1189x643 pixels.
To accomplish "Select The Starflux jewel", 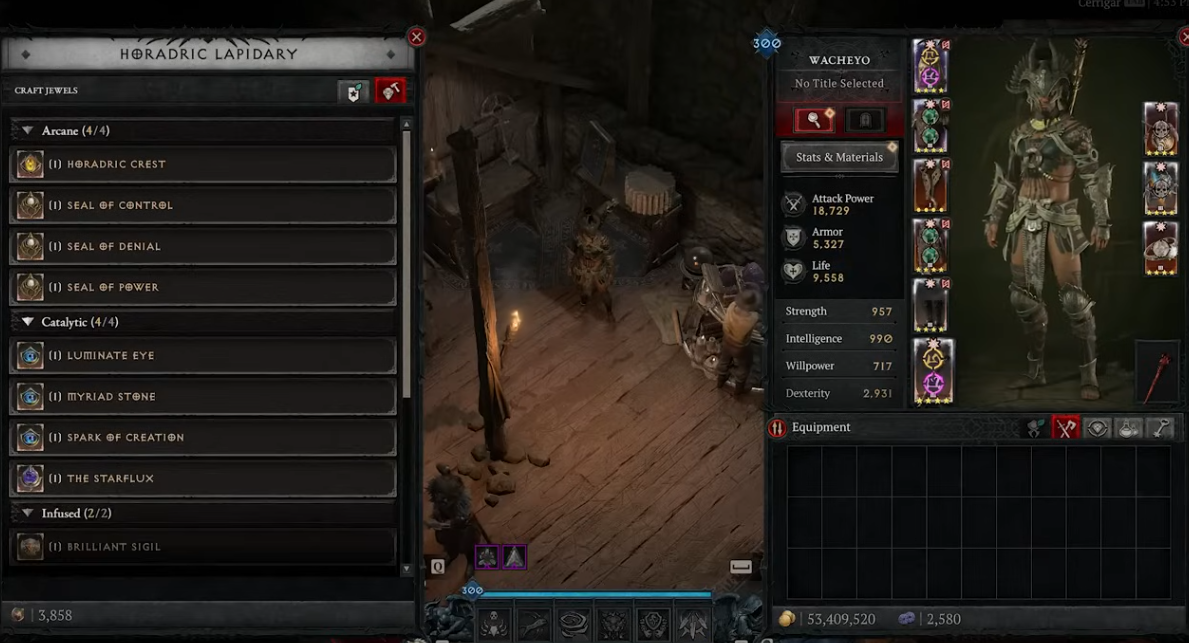I will 203,478.
